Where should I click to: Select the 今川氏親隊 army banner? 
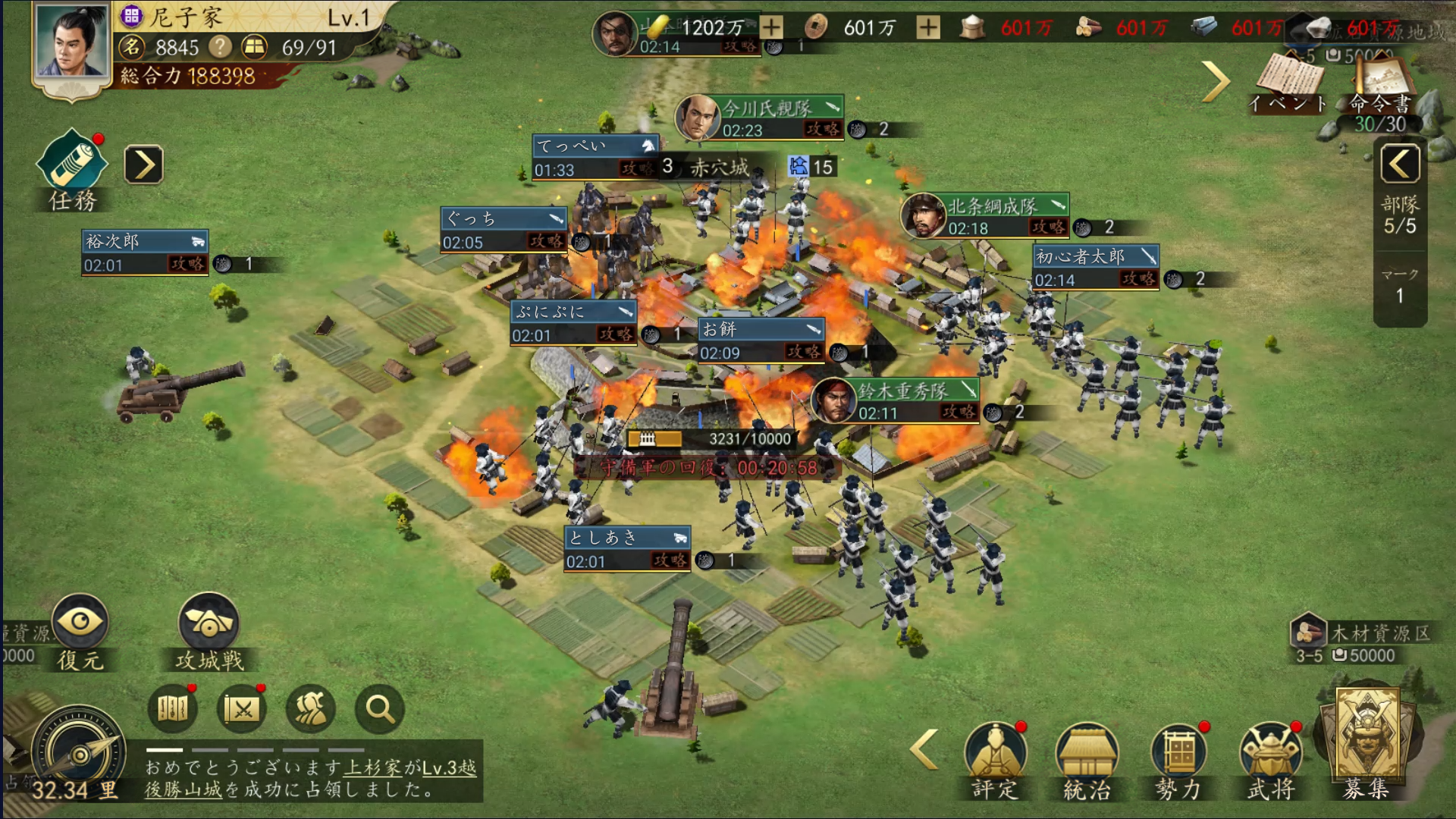click(766, 118)
